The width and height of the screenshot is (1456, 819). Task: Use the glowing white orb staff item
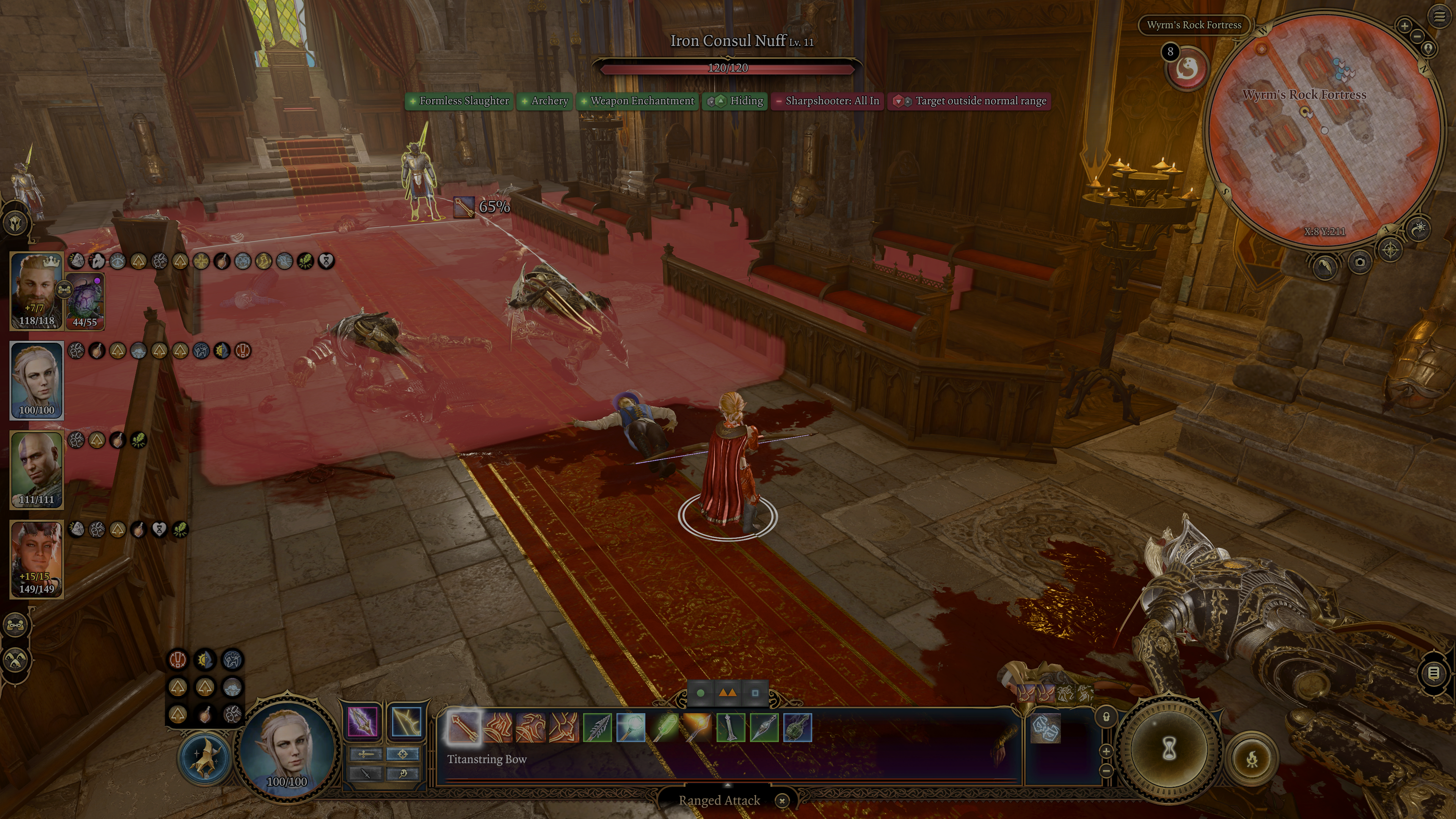[630, 727]
